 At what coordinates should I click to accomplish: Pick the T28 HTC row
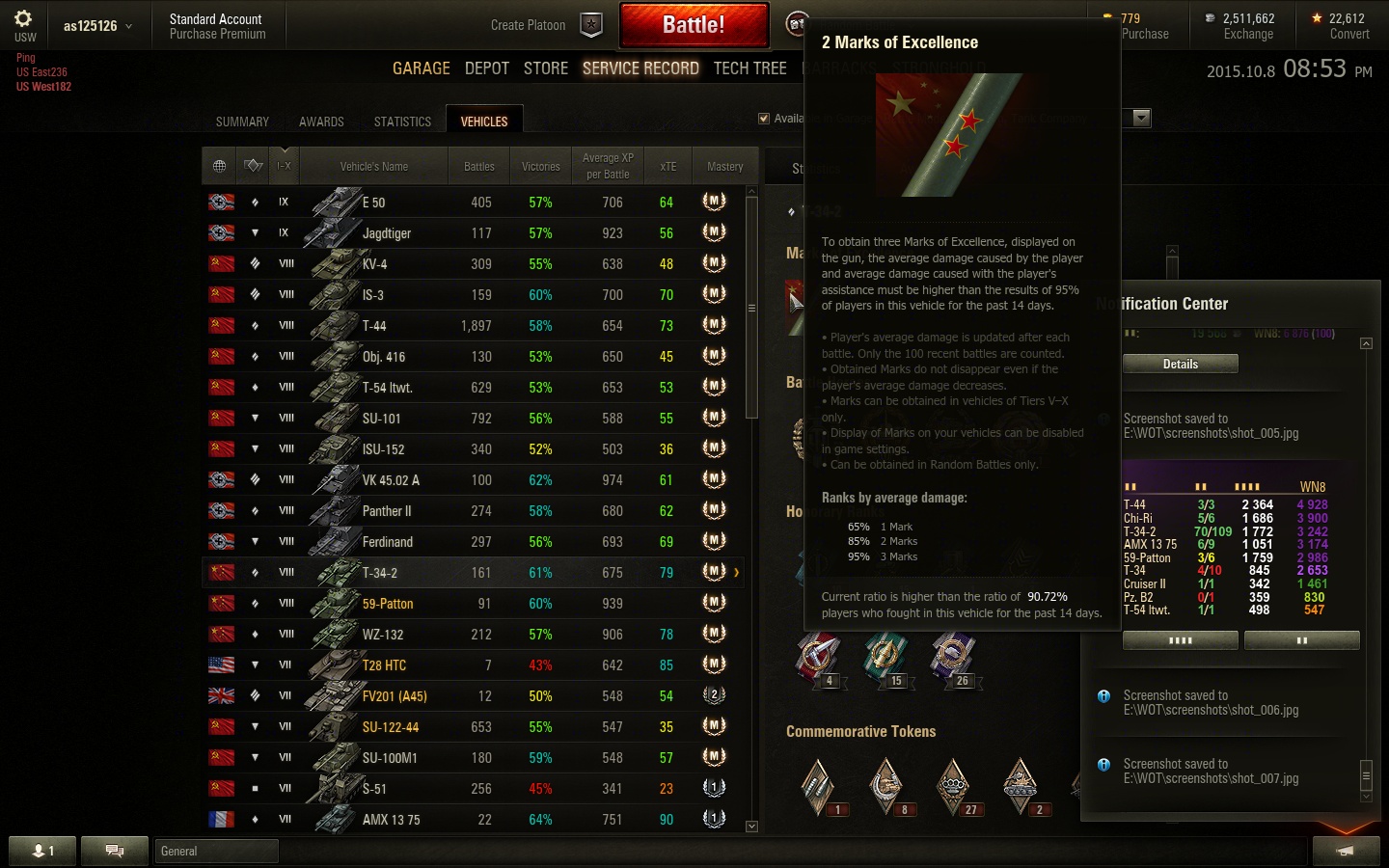click(384, 665)
